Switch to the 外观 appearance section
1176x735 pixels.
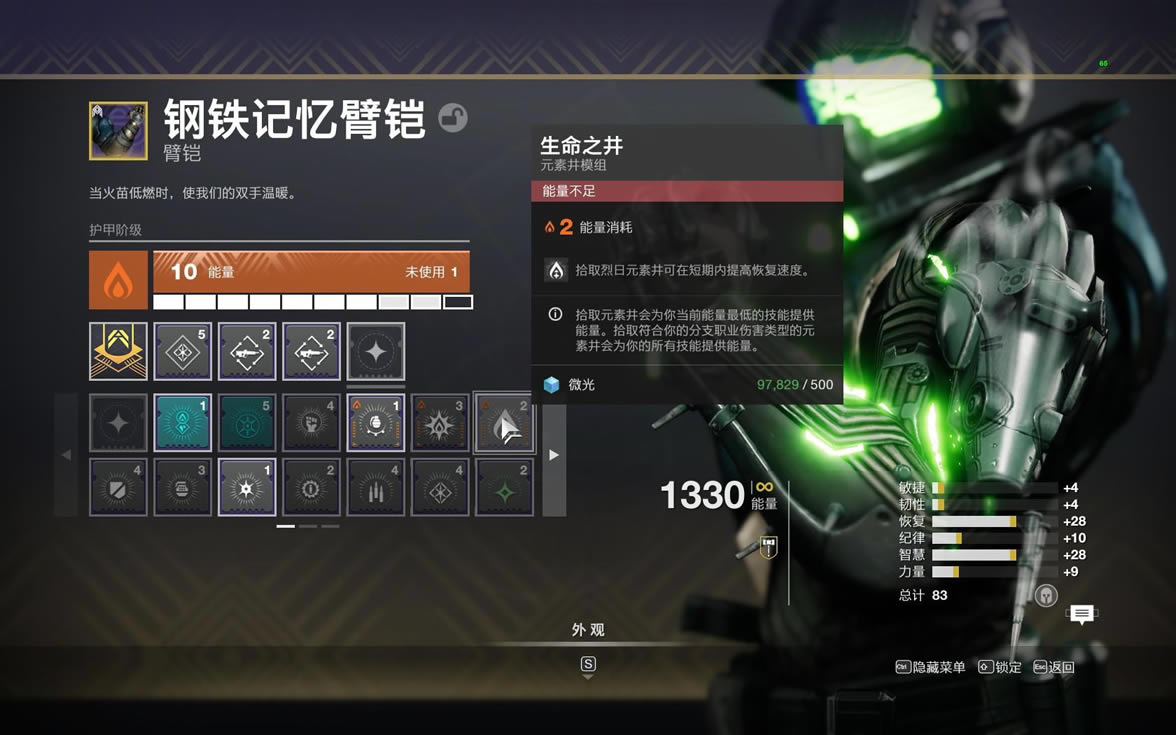tap(588, 630)
